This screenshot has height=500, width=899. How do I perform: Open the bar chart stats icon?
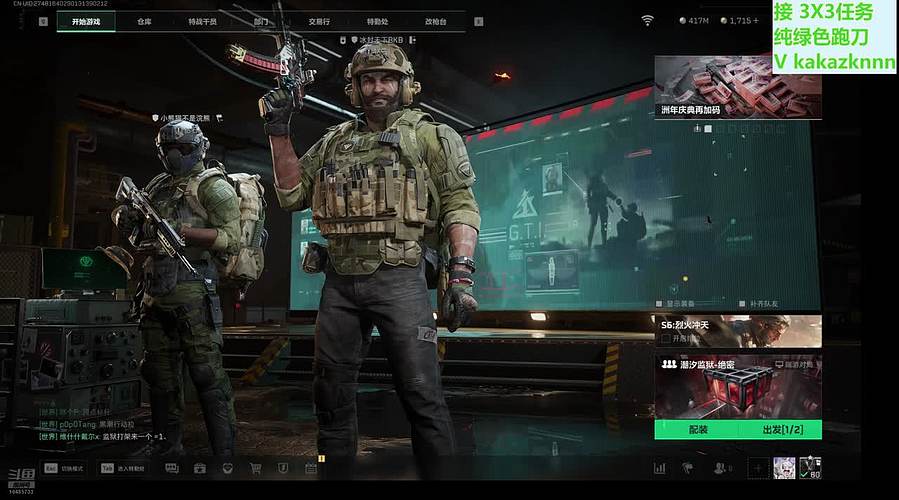click(x=660, y=468)
